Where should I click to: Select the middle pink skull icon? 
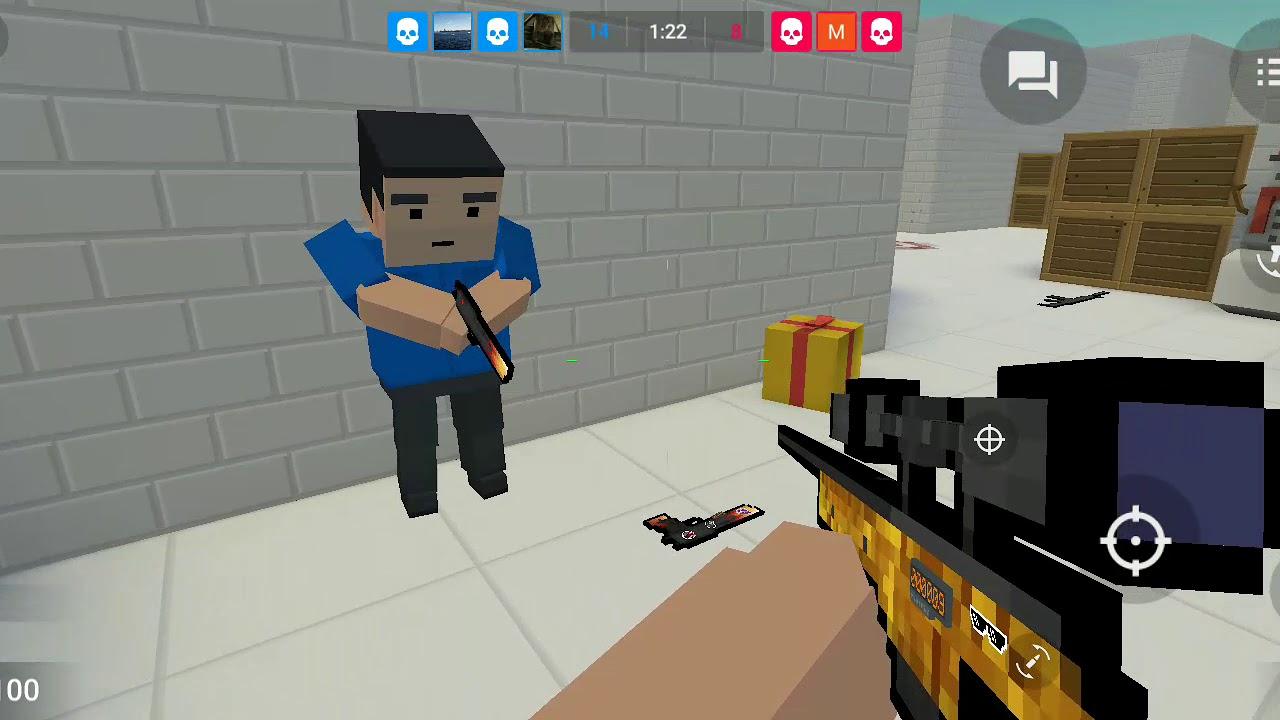click(792, 31)
